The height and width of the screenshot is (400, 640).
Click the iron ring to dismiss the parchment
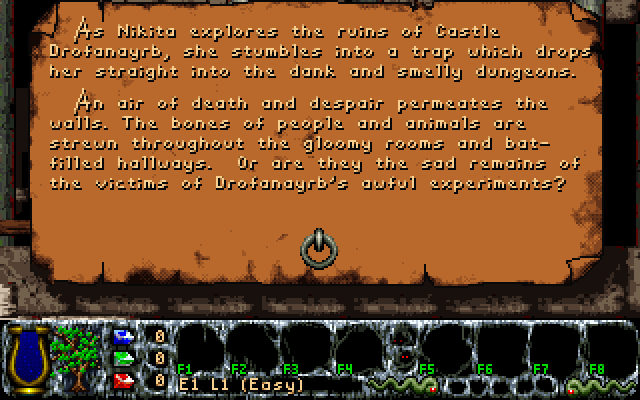pyautogui.click(x=318, y=245)
